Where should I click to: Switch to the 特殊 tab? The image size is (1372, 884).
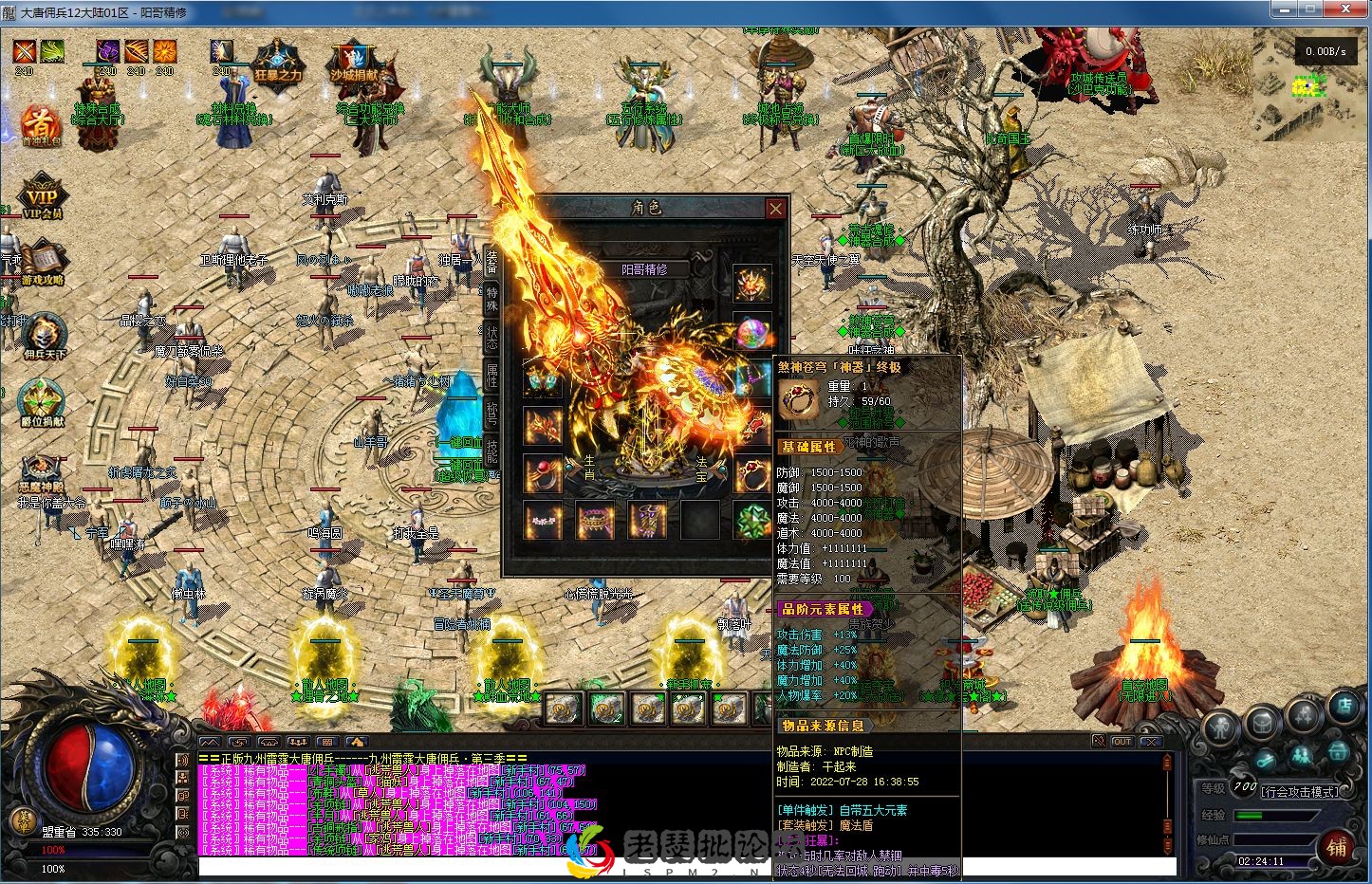click(x=491, y=296)
